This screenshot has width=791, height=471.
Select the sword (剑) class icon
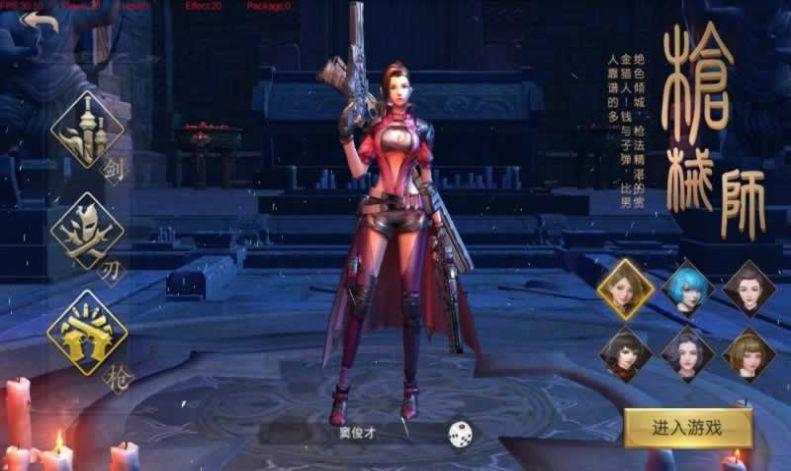click(x=87, y=130)
